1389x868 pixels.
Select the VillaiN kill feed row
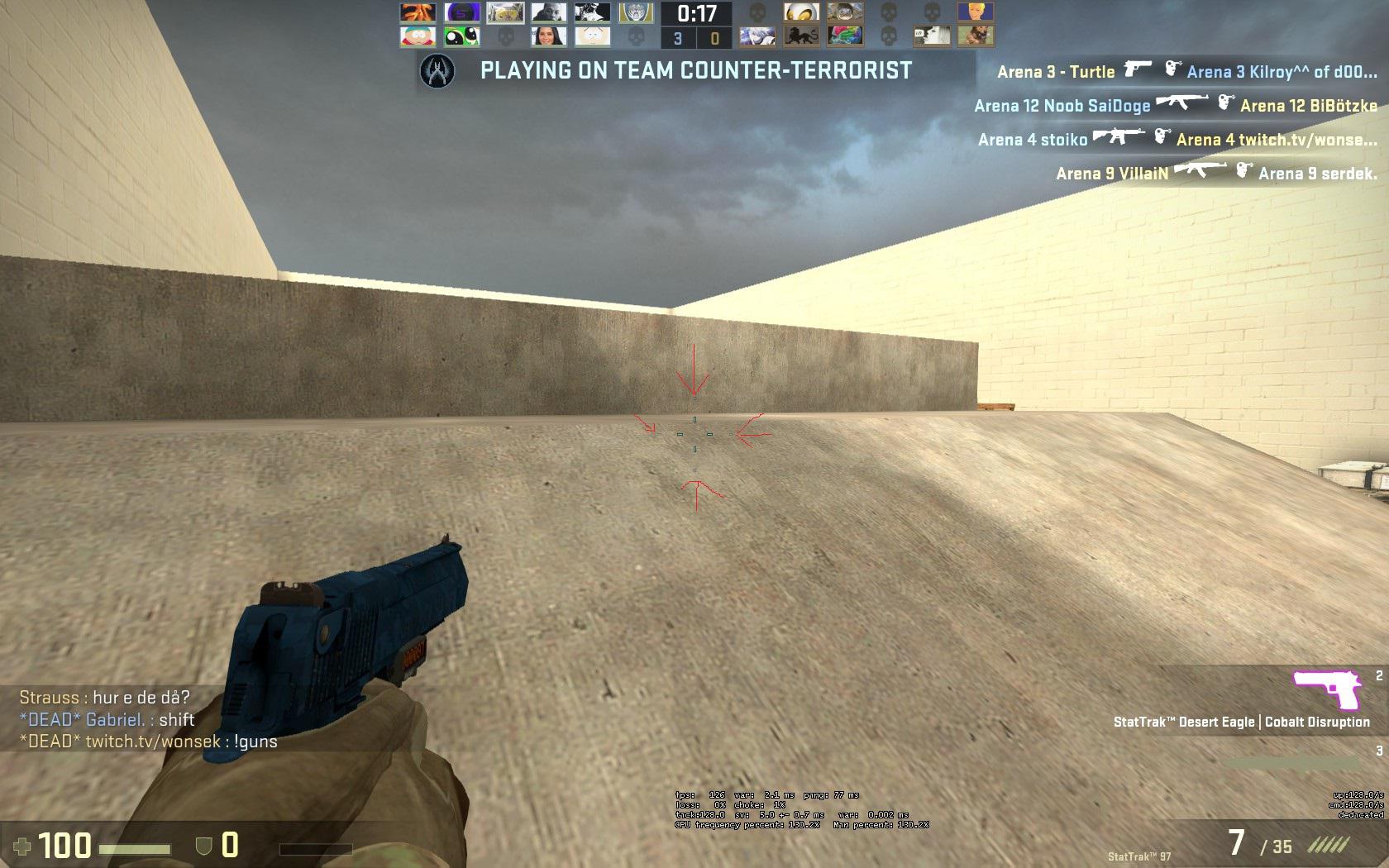[x=1216, y=173]
